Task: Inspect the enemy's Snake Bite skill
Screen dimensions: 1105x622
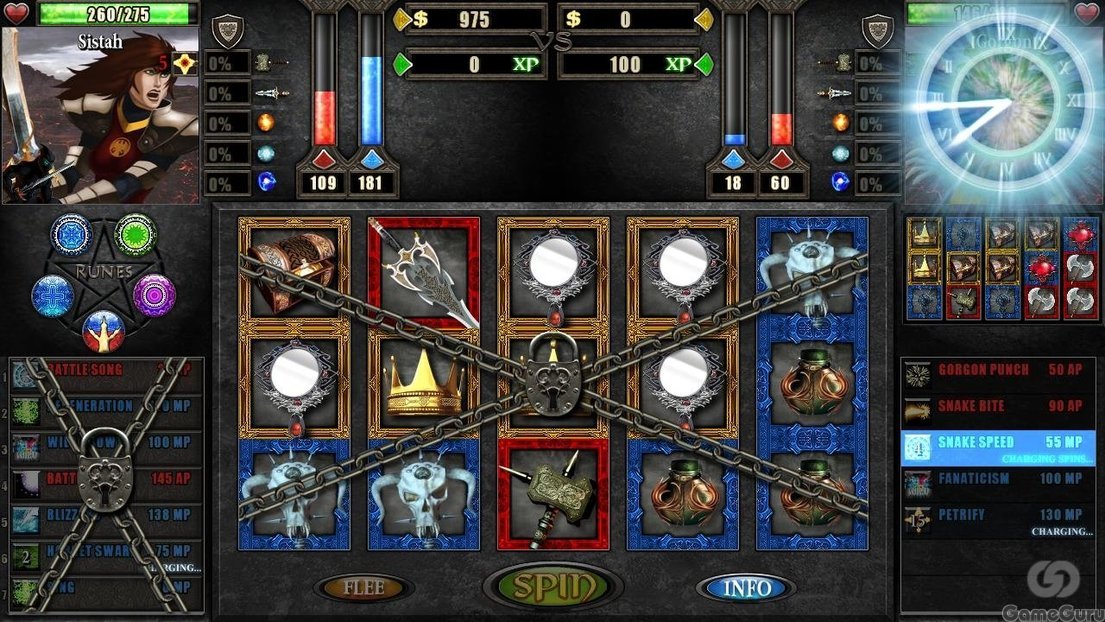Action: pos(997,407)
